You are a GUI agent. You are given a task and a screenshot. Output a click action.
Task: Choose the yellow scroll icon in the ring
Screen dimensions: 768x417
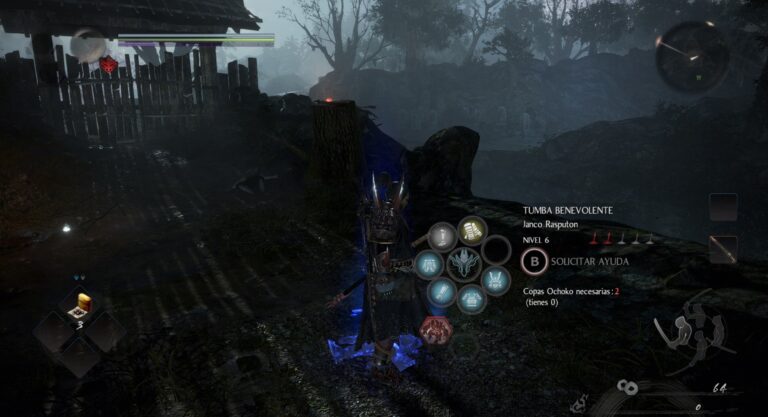coord(472,232)
